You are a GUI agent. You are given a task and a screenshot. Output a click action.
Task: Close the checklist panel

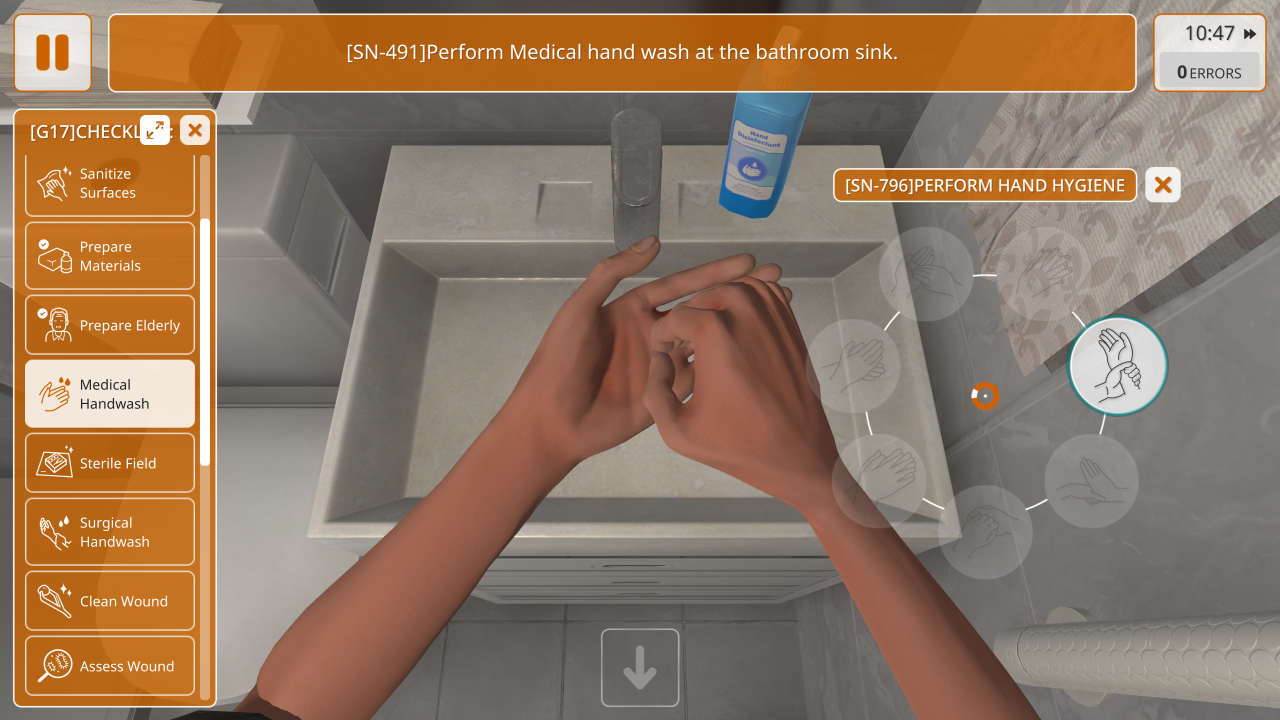tap(195, 130)
